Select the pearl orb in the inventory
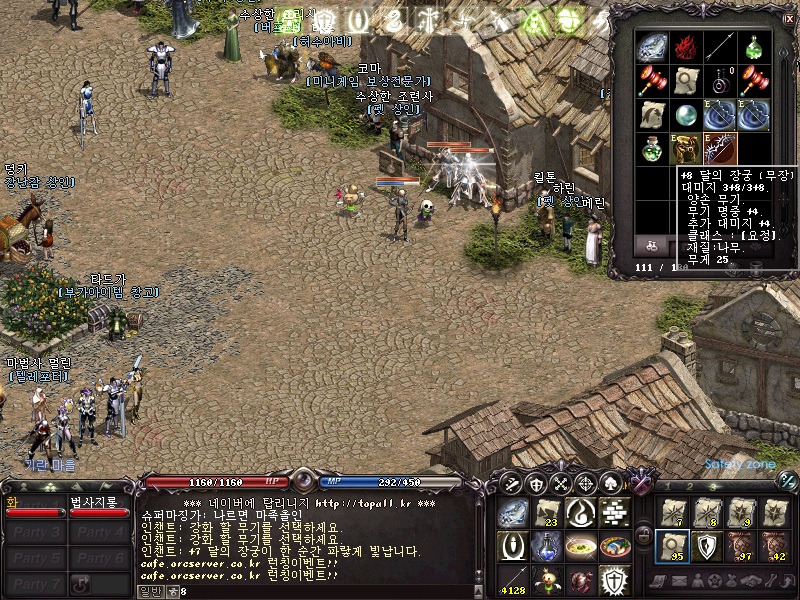The width and height of the screenshot is (800, 600). click(x=686, y=114)
